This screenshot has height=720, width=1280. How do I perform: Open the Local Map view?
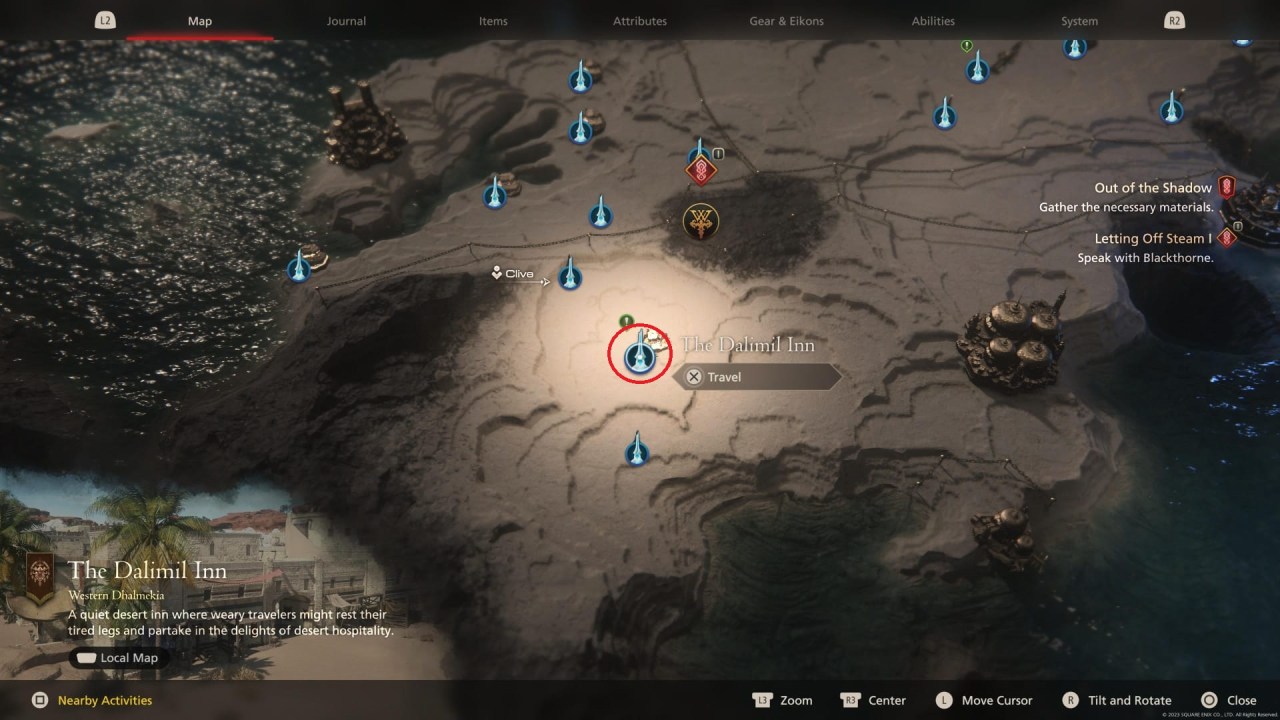pos(116,657)
